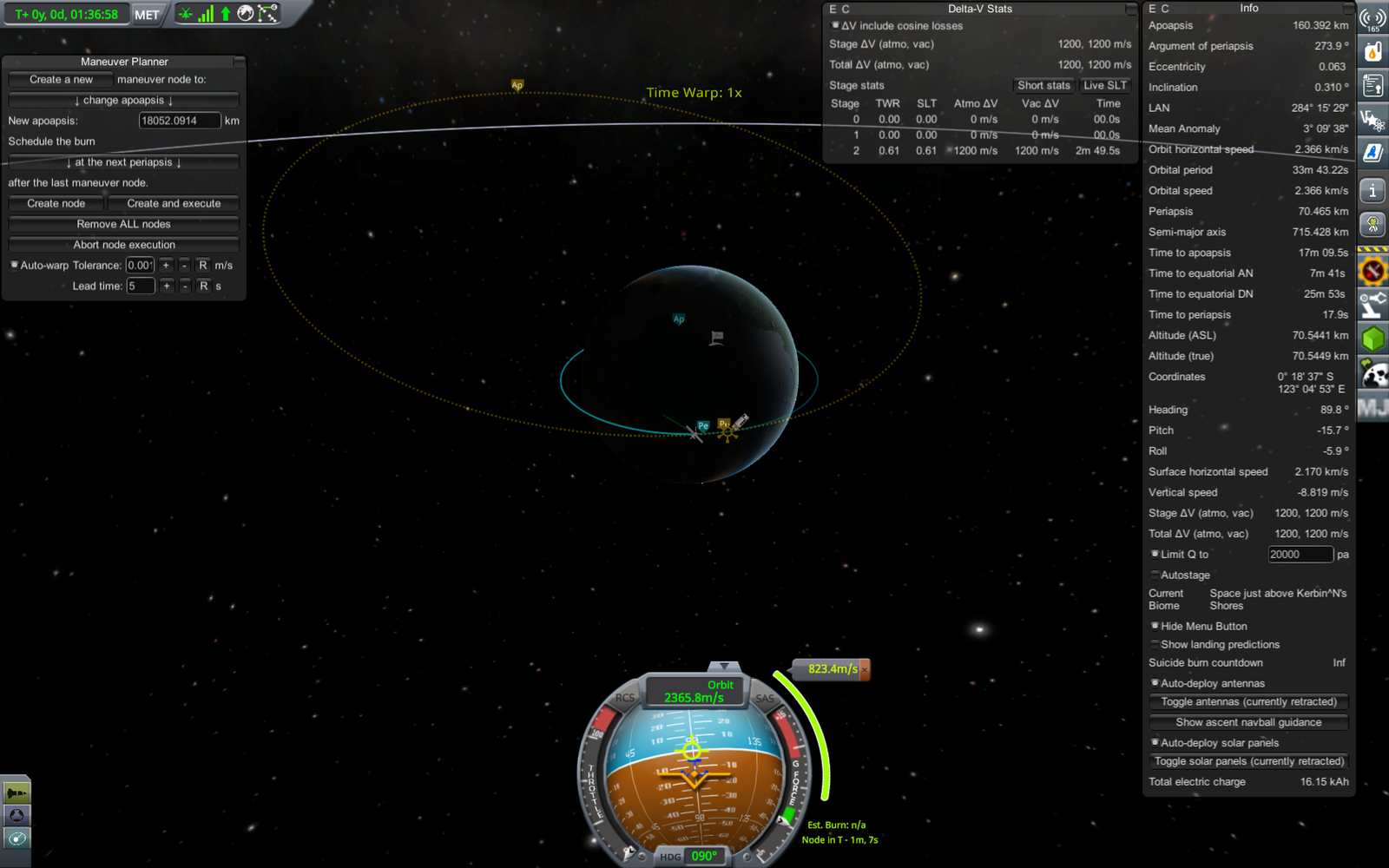Toggle the Auto-warp checkbox

pyautogui.click(x=14, y=265)
